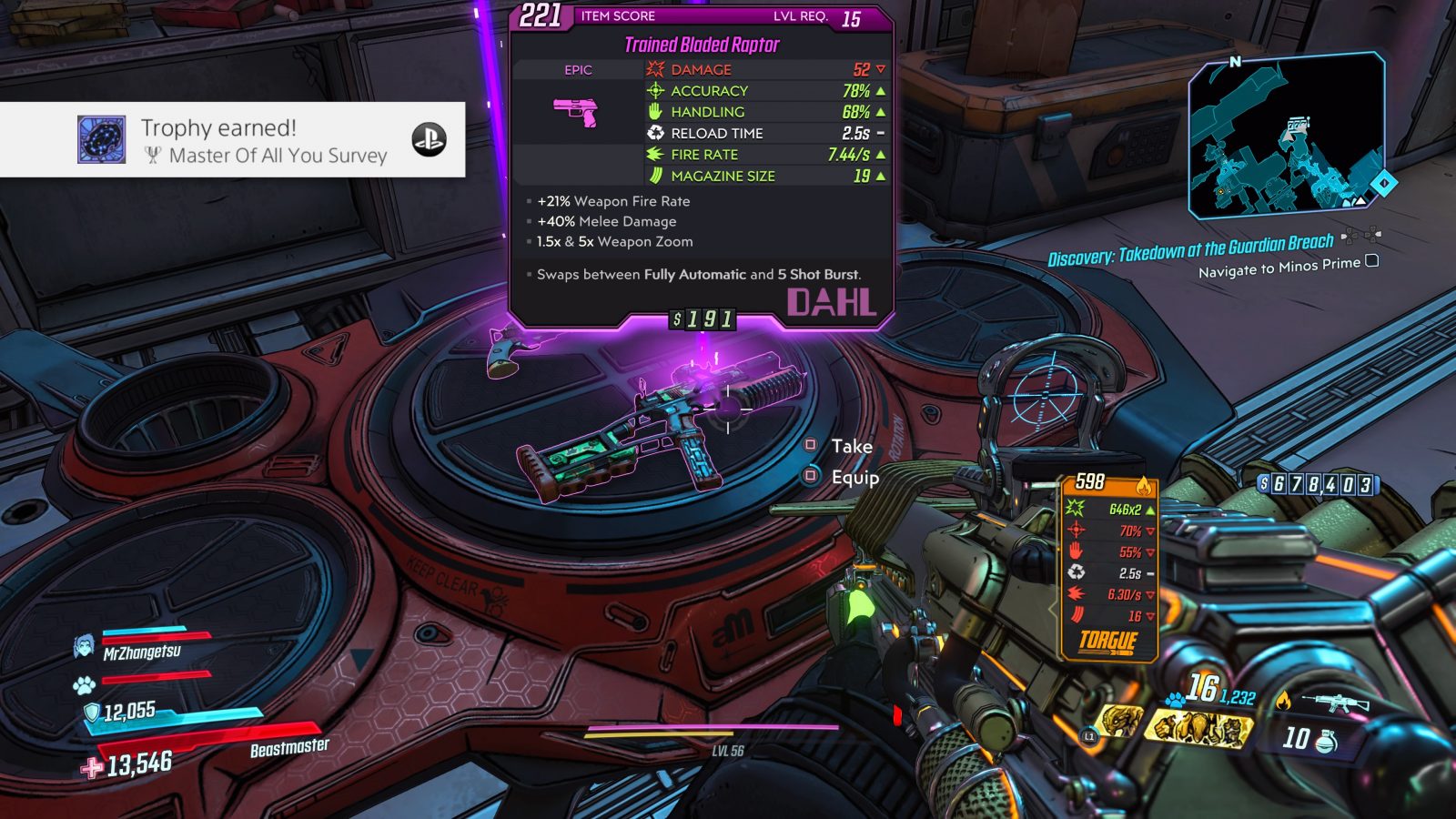1456x819 pixels.
Task: Click the Master Of All You Survey trophy thumbnail
Action: click(102, 139)
